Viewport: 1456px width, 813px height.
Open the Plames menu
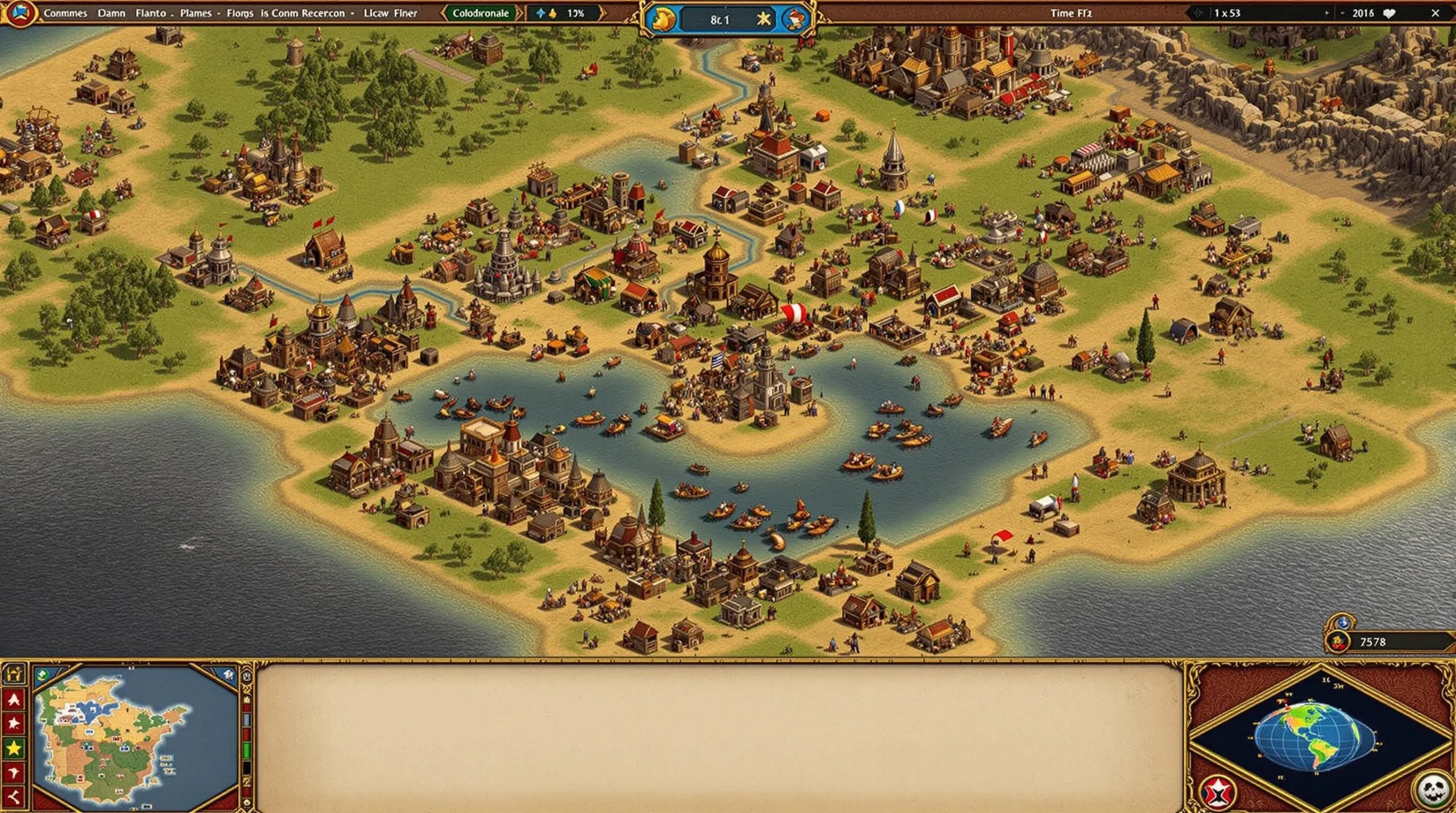[196, 13]
